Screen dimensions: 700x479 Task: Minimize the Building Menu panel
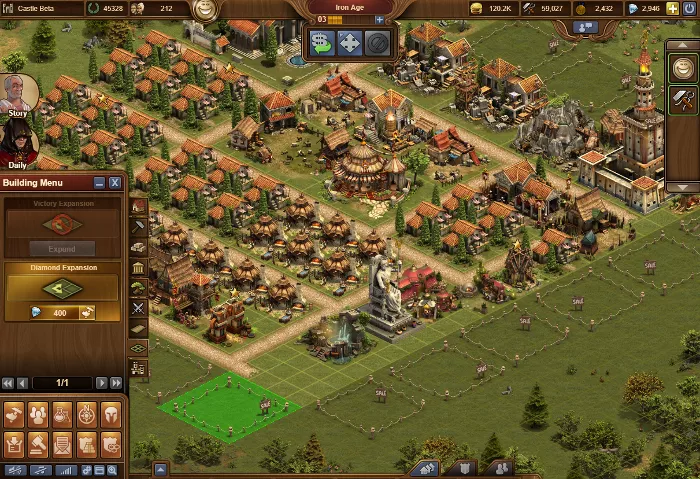99,183
